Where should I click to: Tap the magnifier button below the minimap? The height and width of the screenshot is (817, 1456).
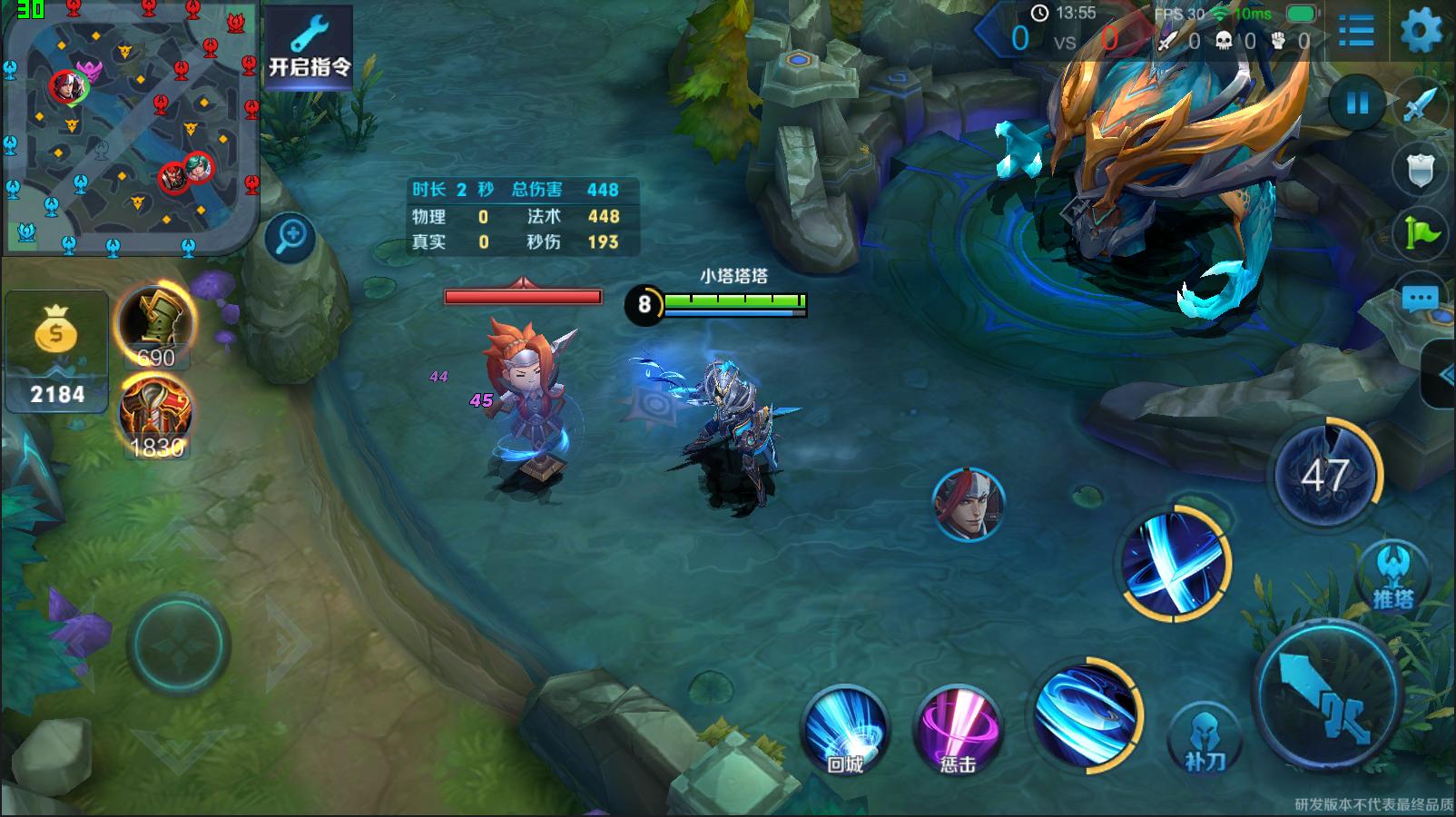pyautogui.click(x=291, y=238)
